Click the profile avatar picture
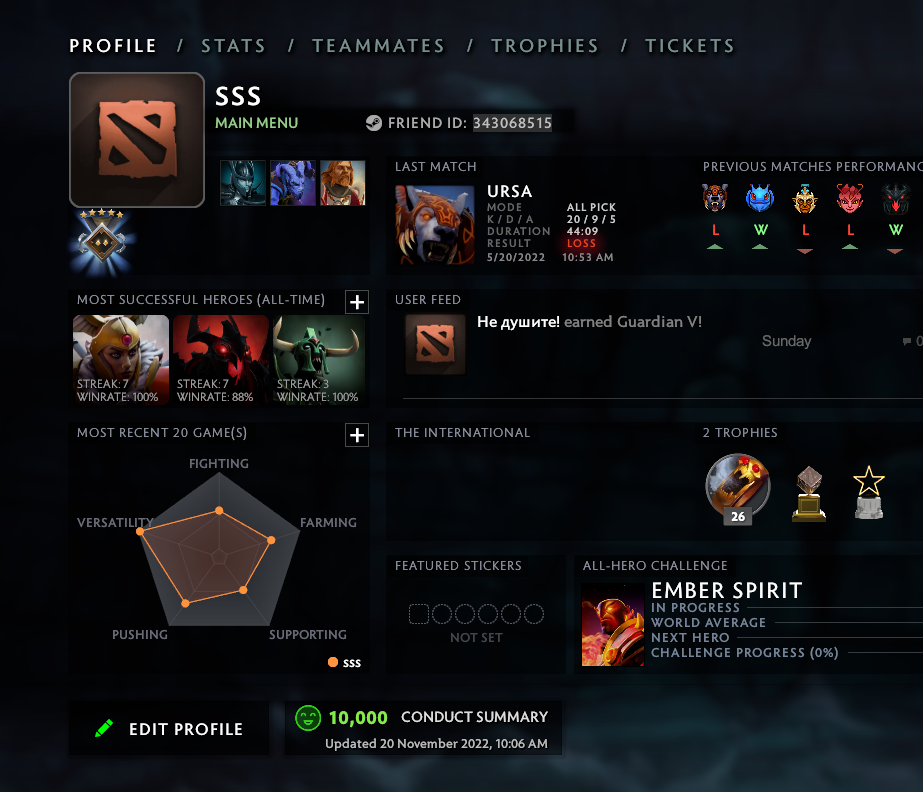The width and height of the screenshot is (923, 792). pos(137,140)
